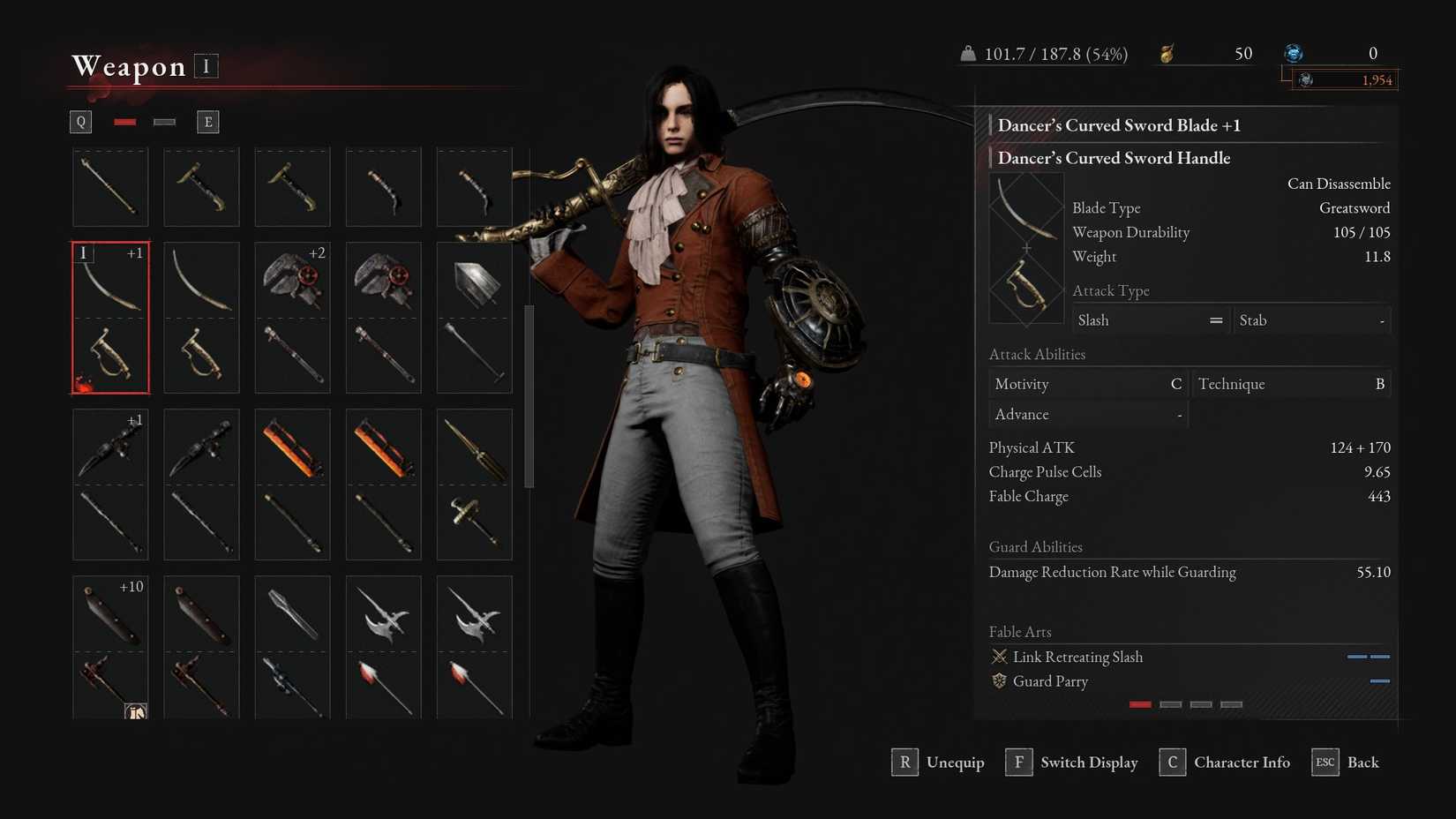Select the first red page indicator dot
This screenshot has width=1456, height=819.
(1140, 704)
